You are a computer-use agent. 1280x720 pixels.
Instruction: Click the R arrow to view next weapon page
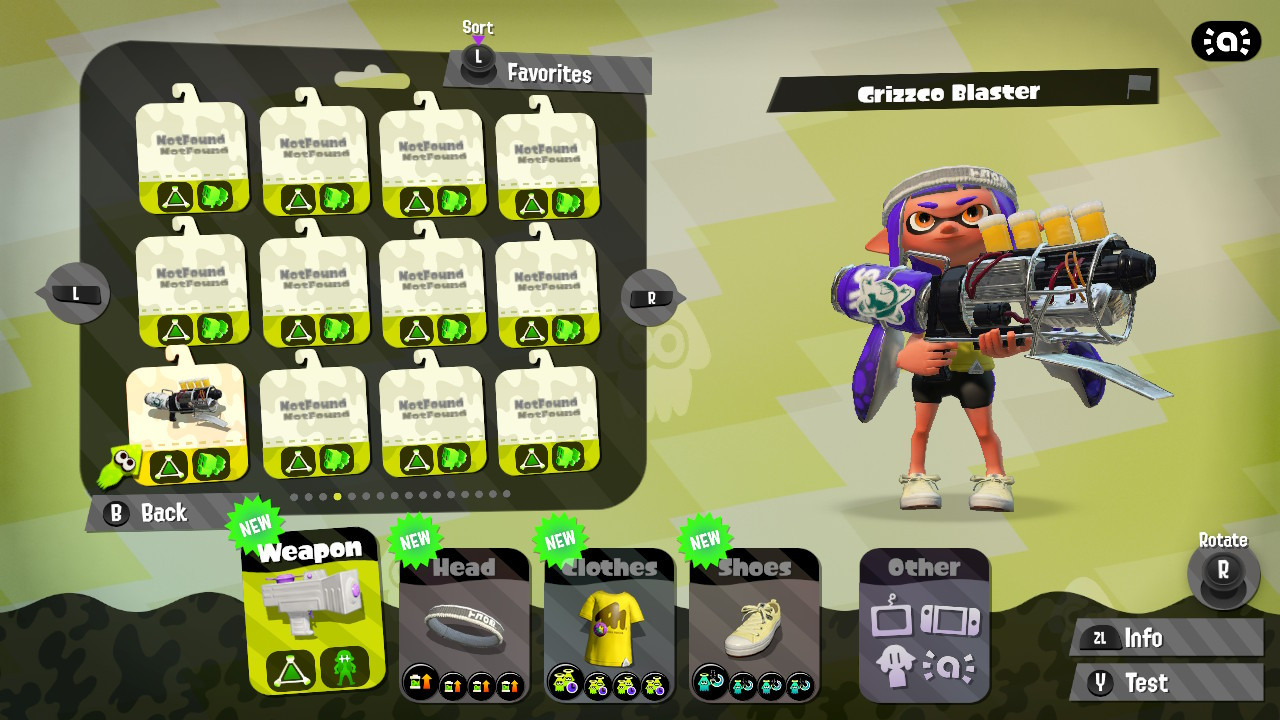[649, 295]
